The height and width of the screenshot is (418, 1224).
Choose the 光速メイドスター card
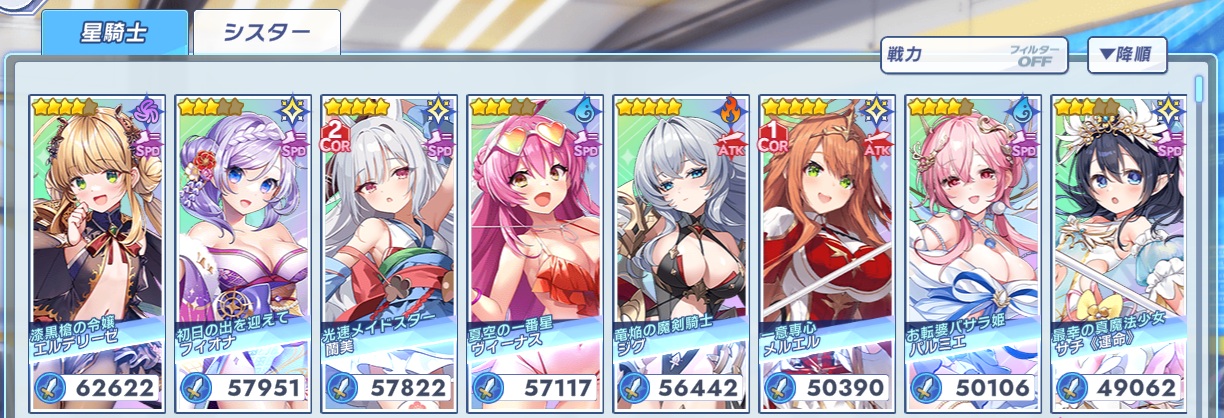pos(389,250)
